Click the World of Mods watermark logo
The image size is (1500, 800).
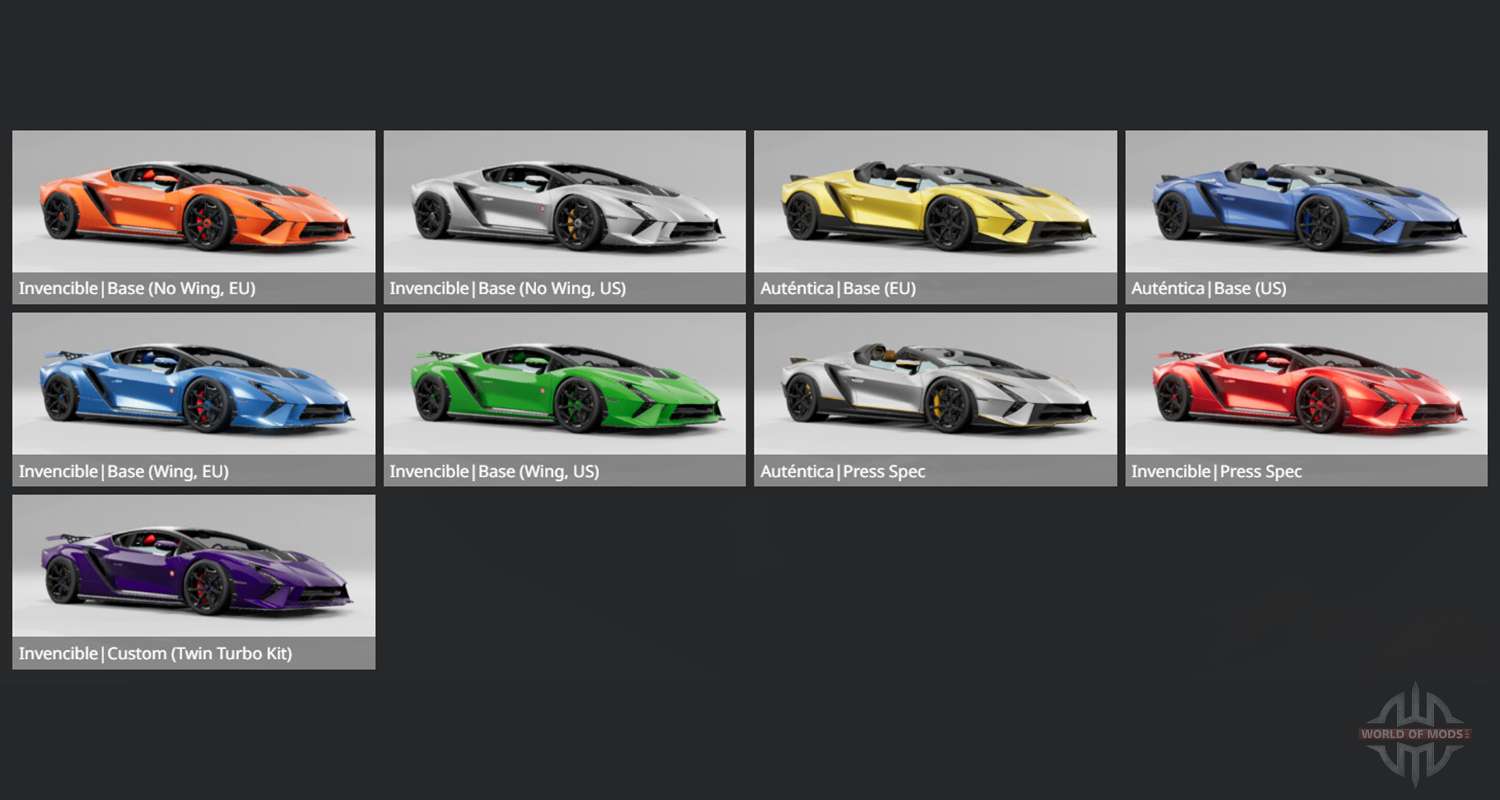[1414, 733]
